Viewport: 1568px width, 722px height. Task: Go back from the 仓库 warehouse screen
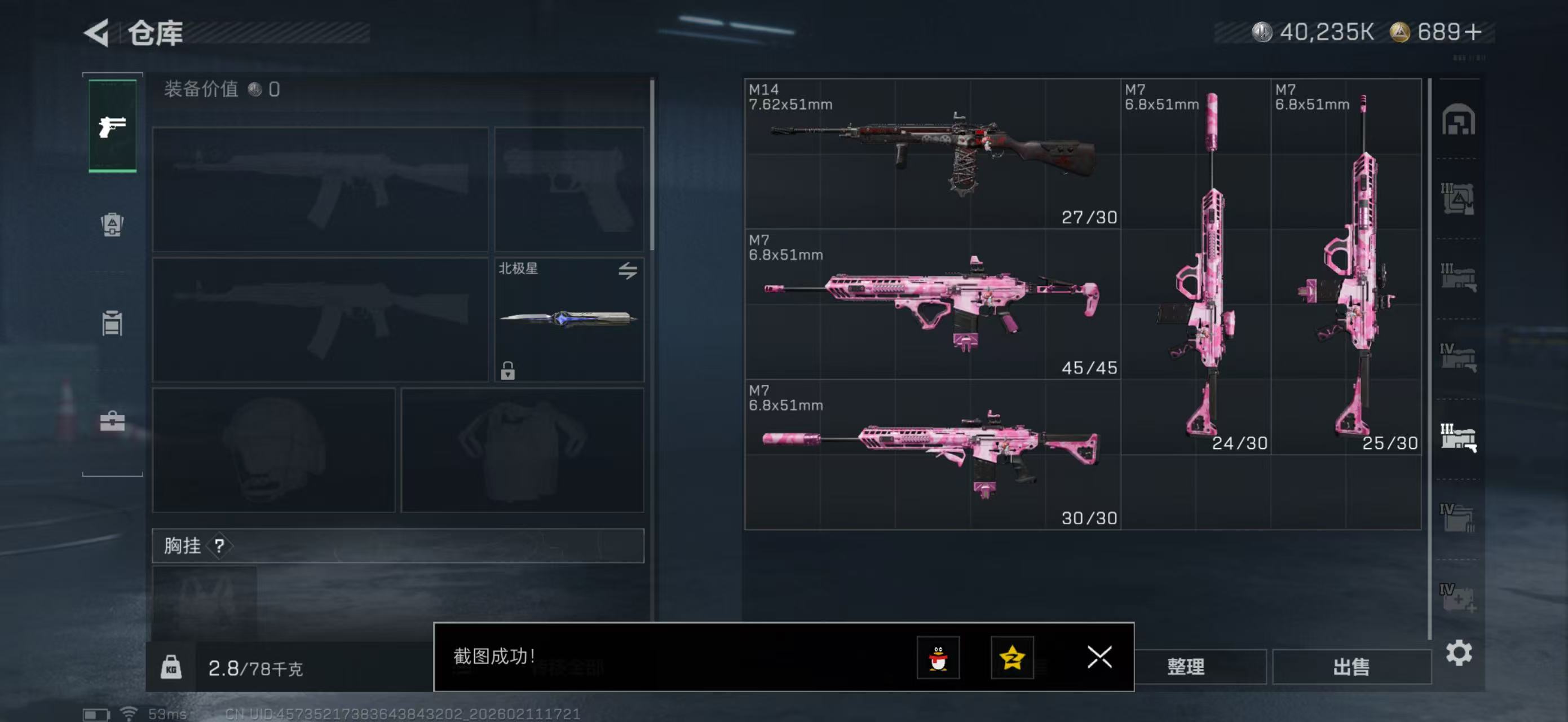98,33
